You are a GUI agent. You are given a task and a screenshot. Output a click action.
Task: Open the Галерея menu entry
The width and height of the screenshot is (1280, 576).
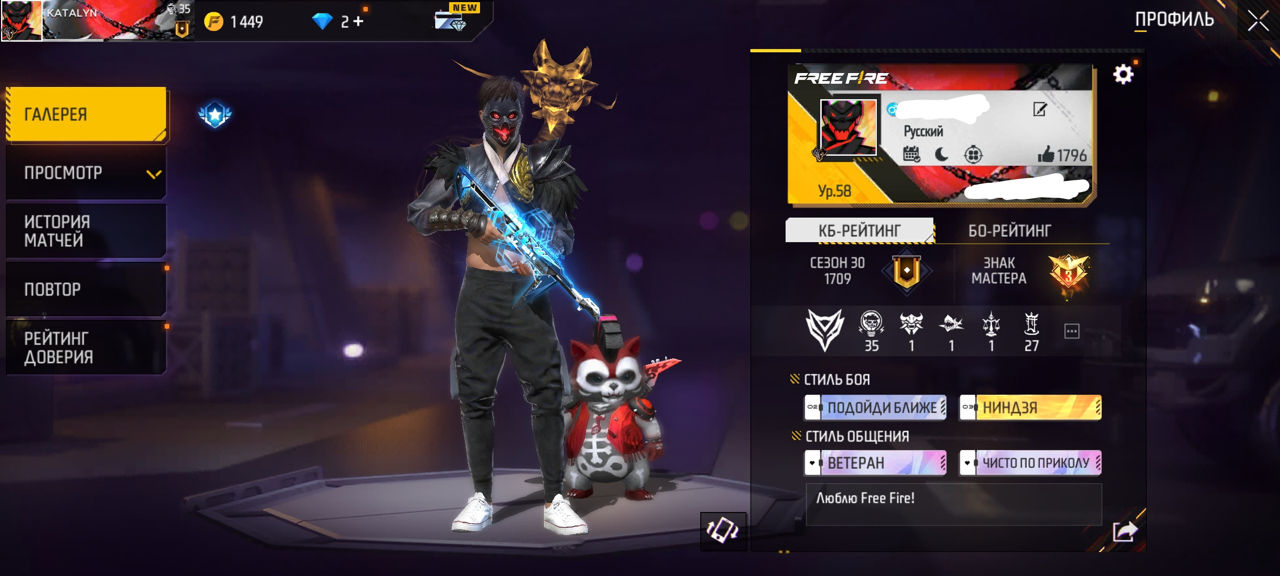click(86, 114)
